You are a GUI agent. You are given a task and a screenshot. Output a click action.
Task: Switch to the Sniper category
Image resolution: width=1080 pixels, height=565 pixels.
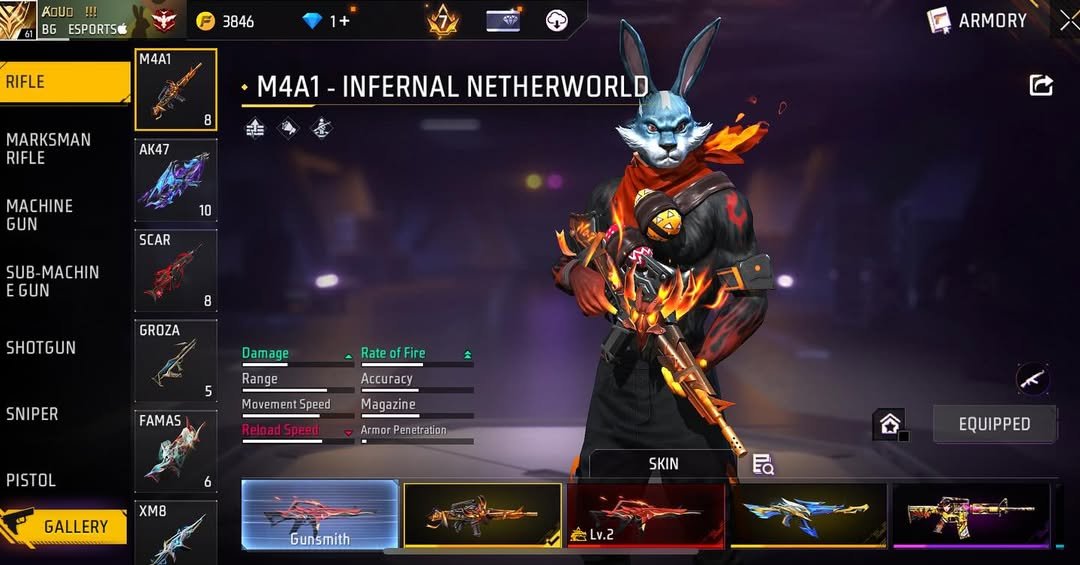33,414
